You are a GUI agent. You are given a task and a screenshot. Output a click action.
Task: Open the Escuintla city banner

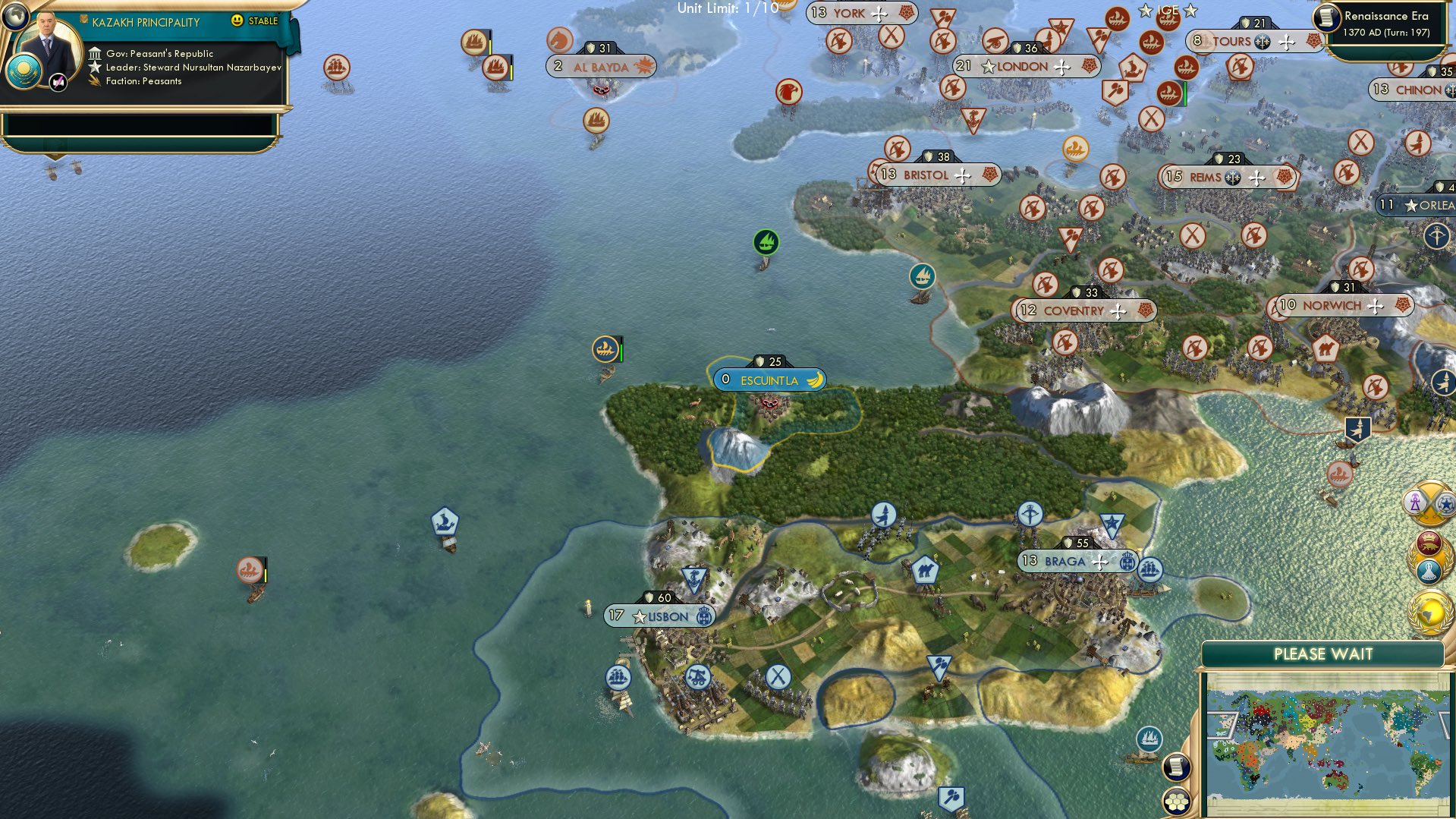pyautogui.click(x=769, y=380)
